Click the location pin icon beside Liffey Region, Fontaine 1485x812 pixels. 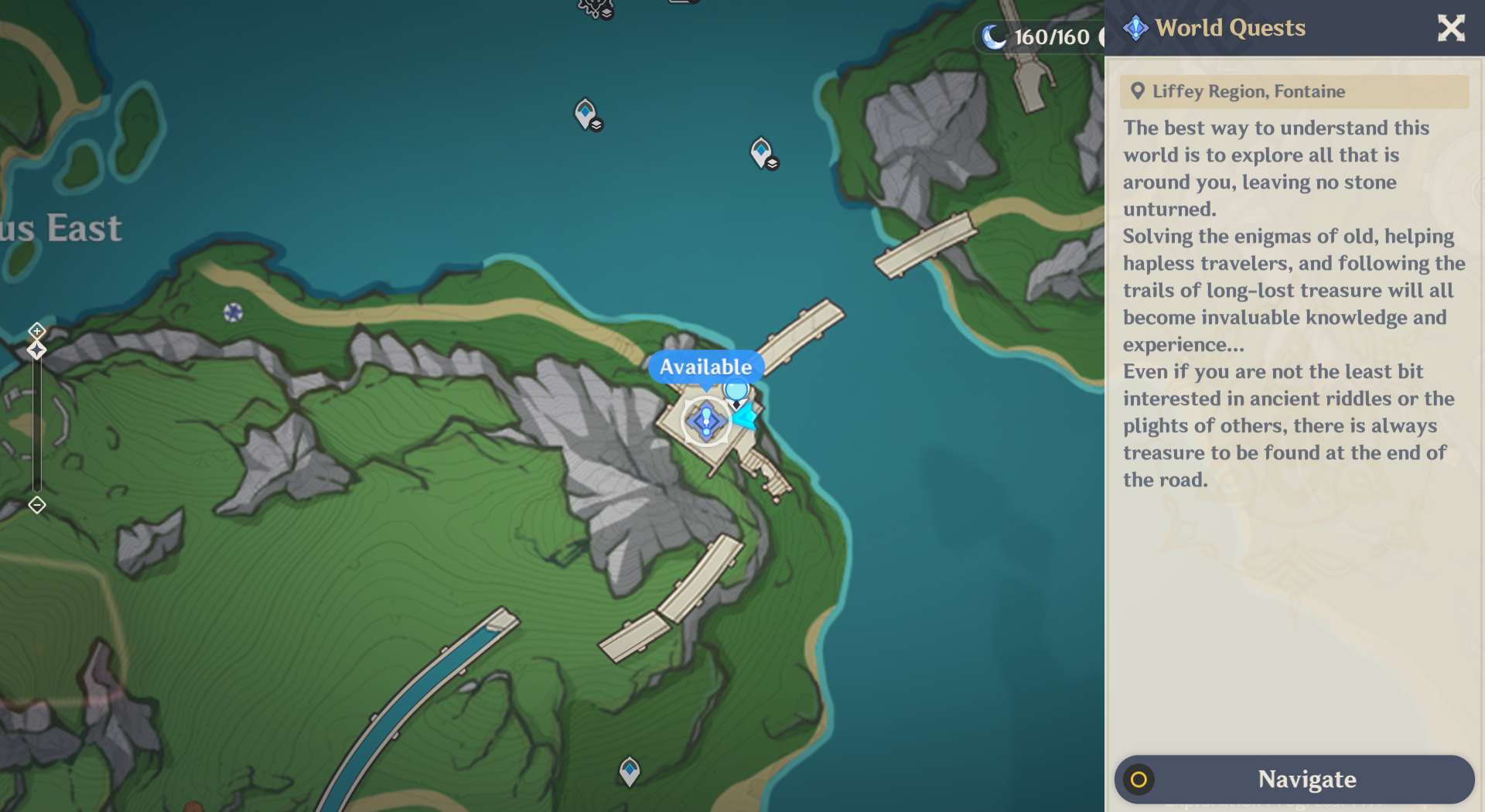(1136, 91)
